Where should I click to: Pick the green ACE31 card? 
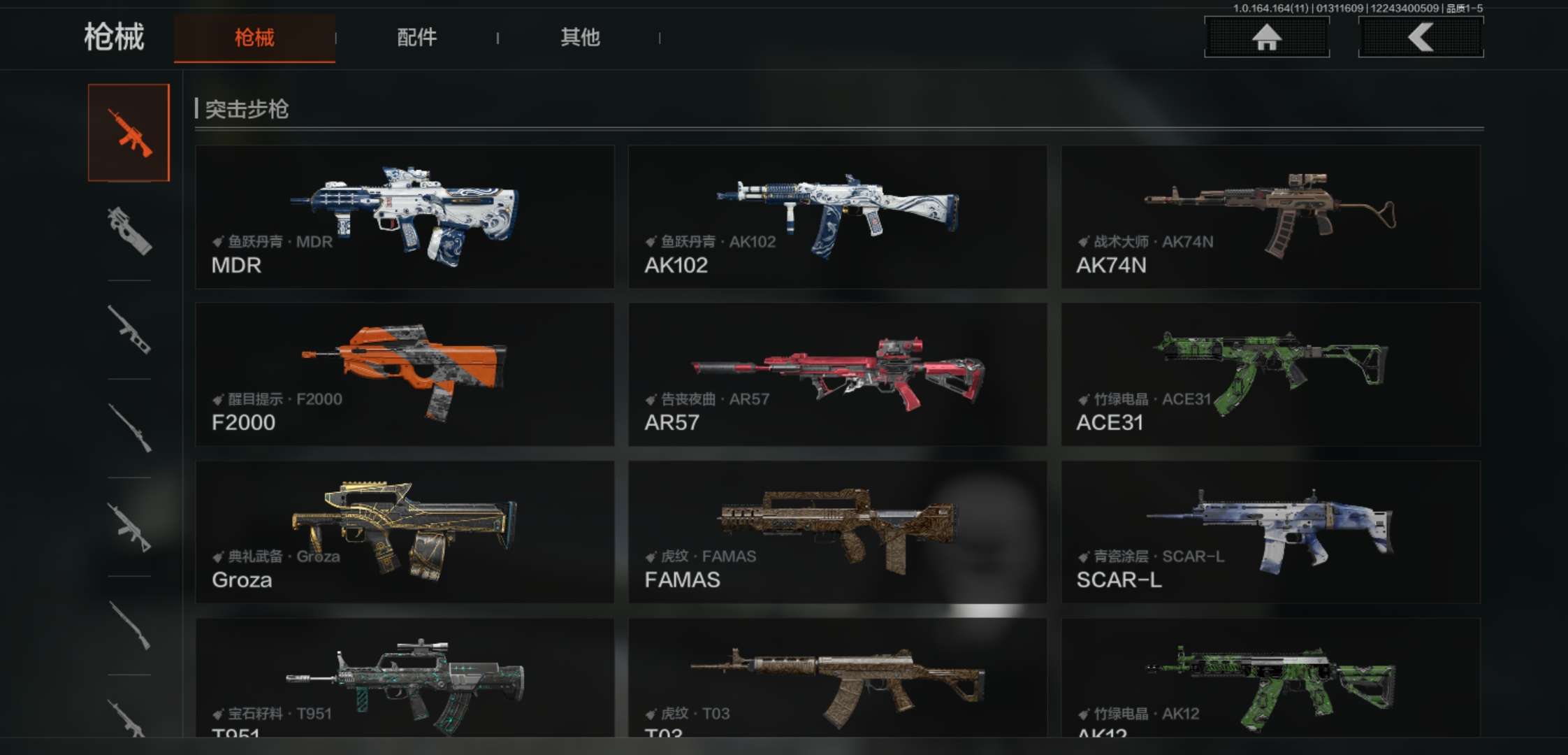(x=1270, y=374)
